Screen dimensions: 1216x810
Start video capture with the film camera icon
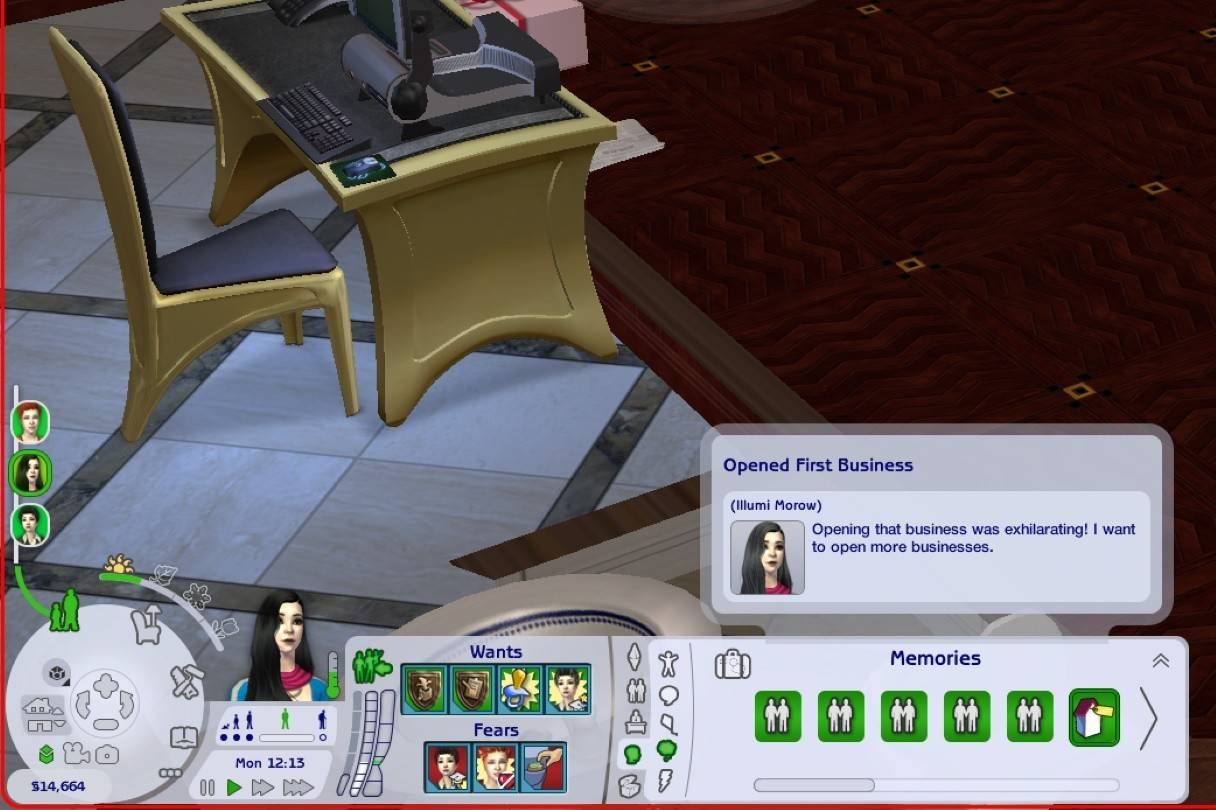click(x=74, y=754)
